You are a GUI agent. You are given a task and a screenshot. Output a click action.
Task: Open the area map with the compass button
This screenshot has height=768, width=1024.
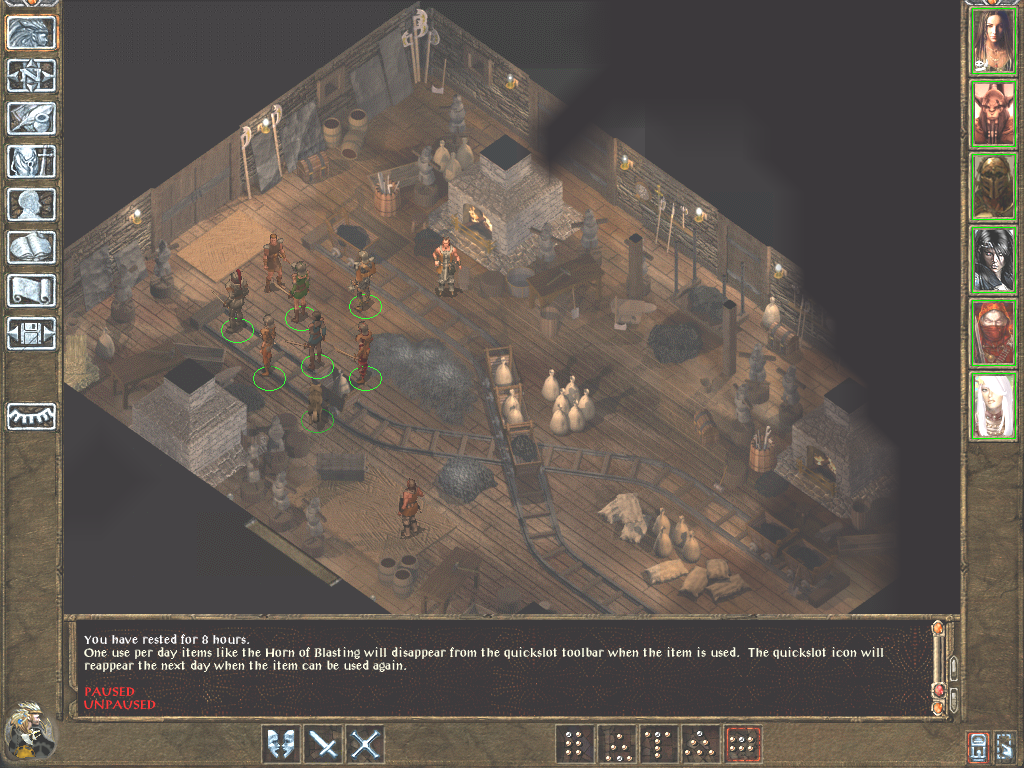(32, 75)
